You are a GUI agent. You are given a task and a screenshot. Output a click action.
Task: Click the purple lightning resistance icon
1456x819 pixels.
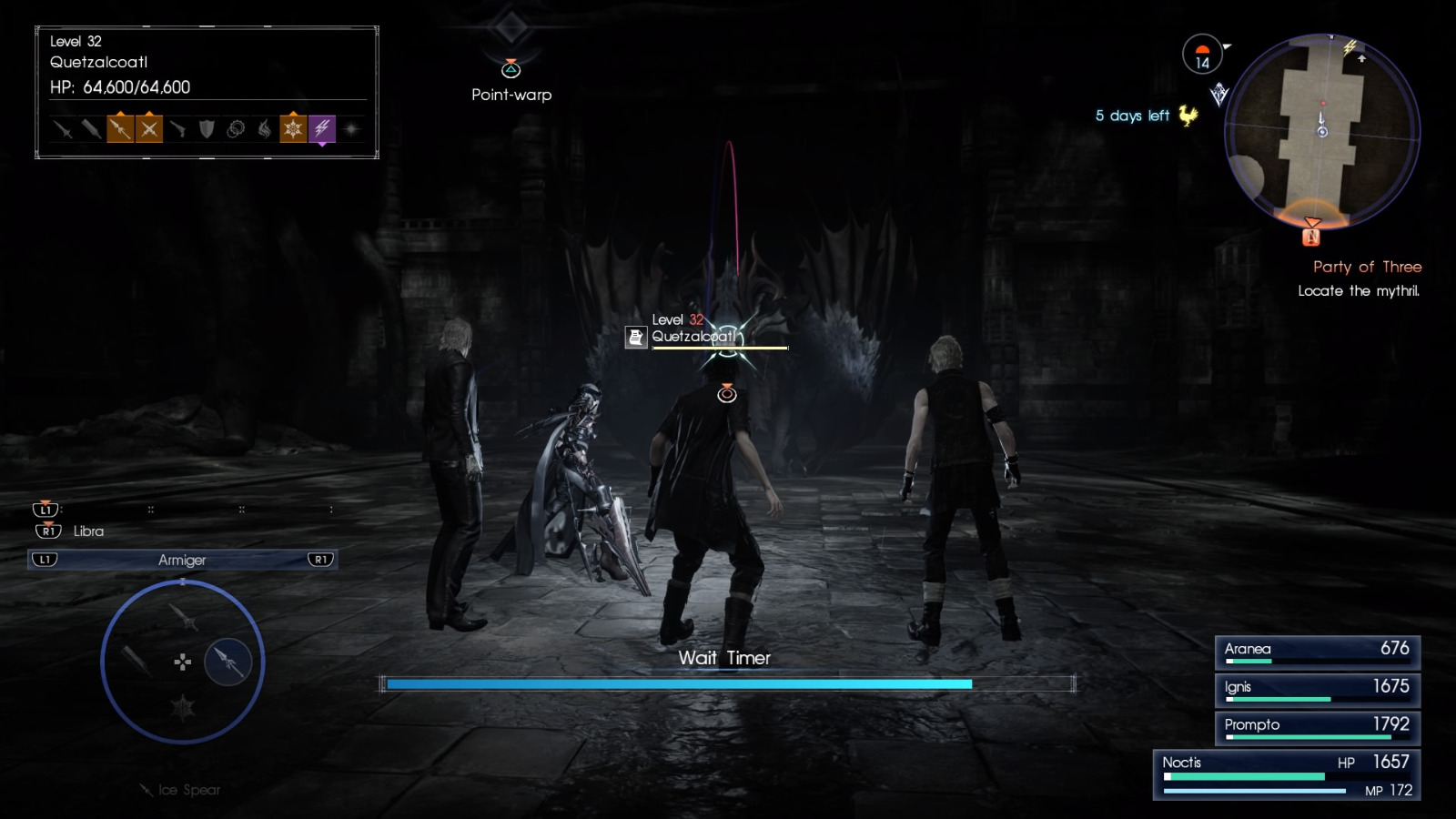click(x=323, y=130)
